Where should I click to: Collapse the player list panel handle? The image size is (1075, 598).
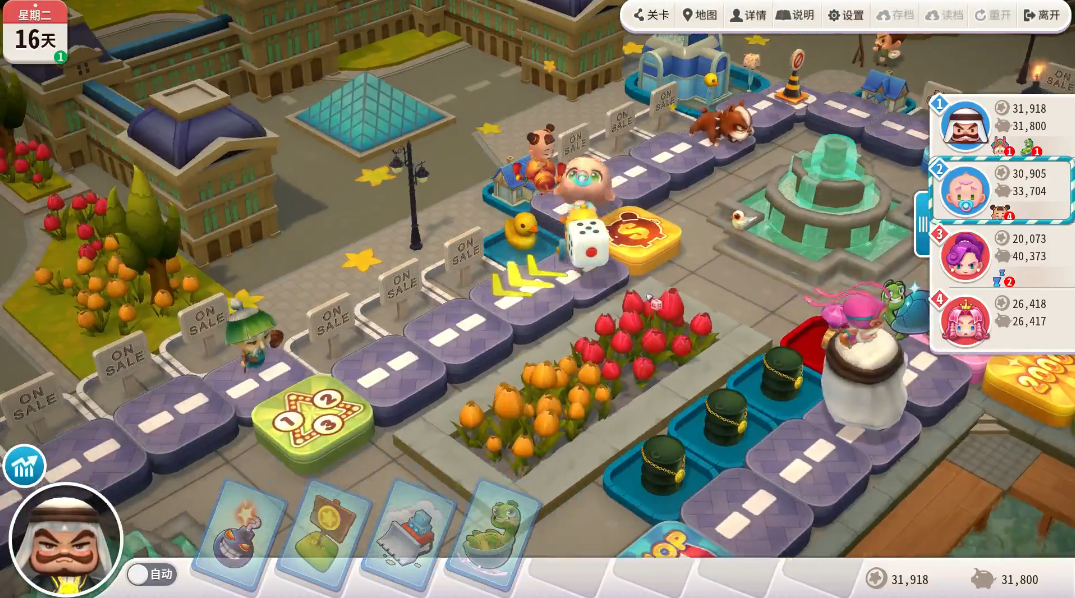(921, 223)
